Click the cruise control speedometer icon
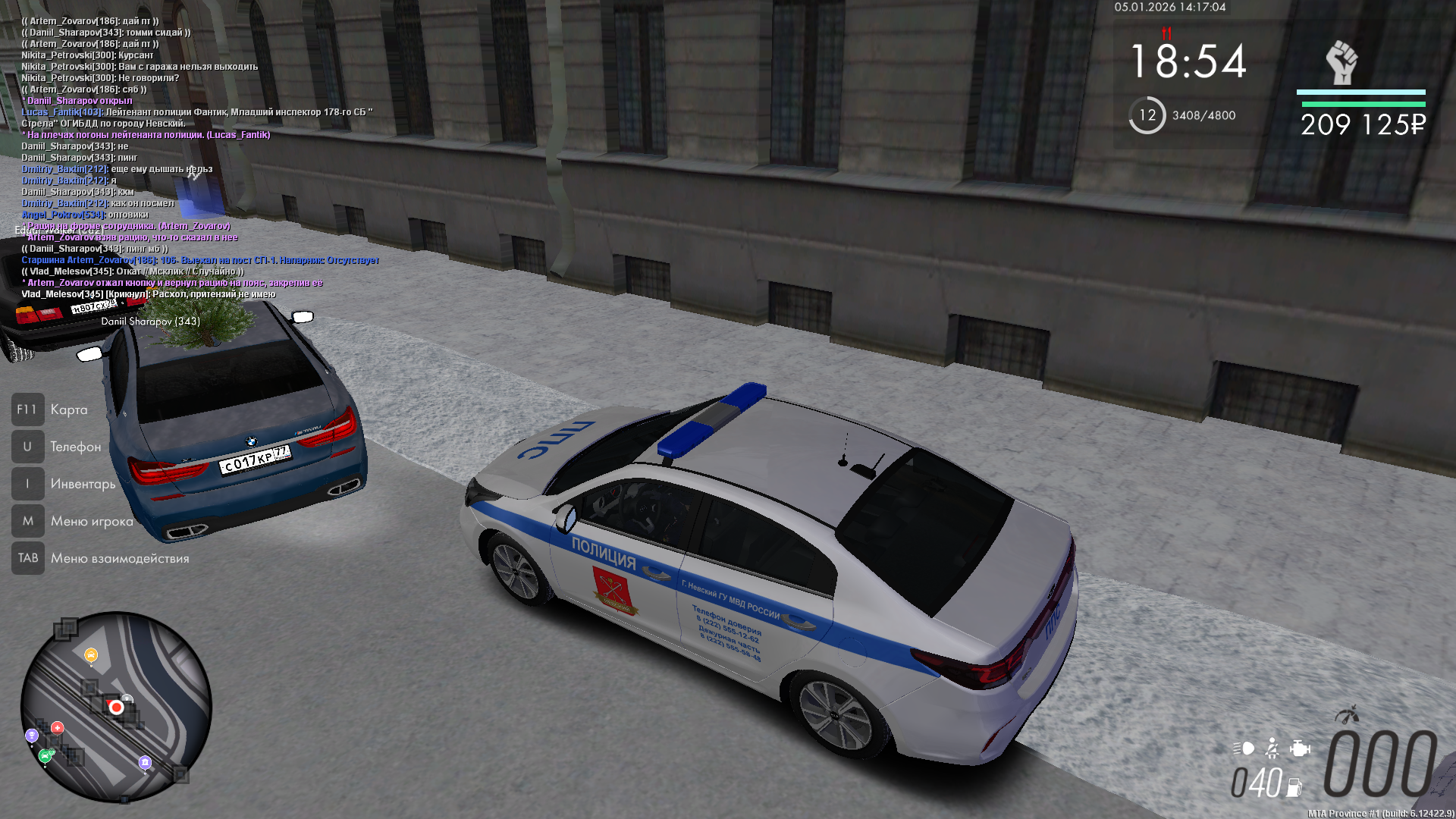The height and width of the screenshot is (819, 1456). pyautogui.click(x=1347, y=715)
